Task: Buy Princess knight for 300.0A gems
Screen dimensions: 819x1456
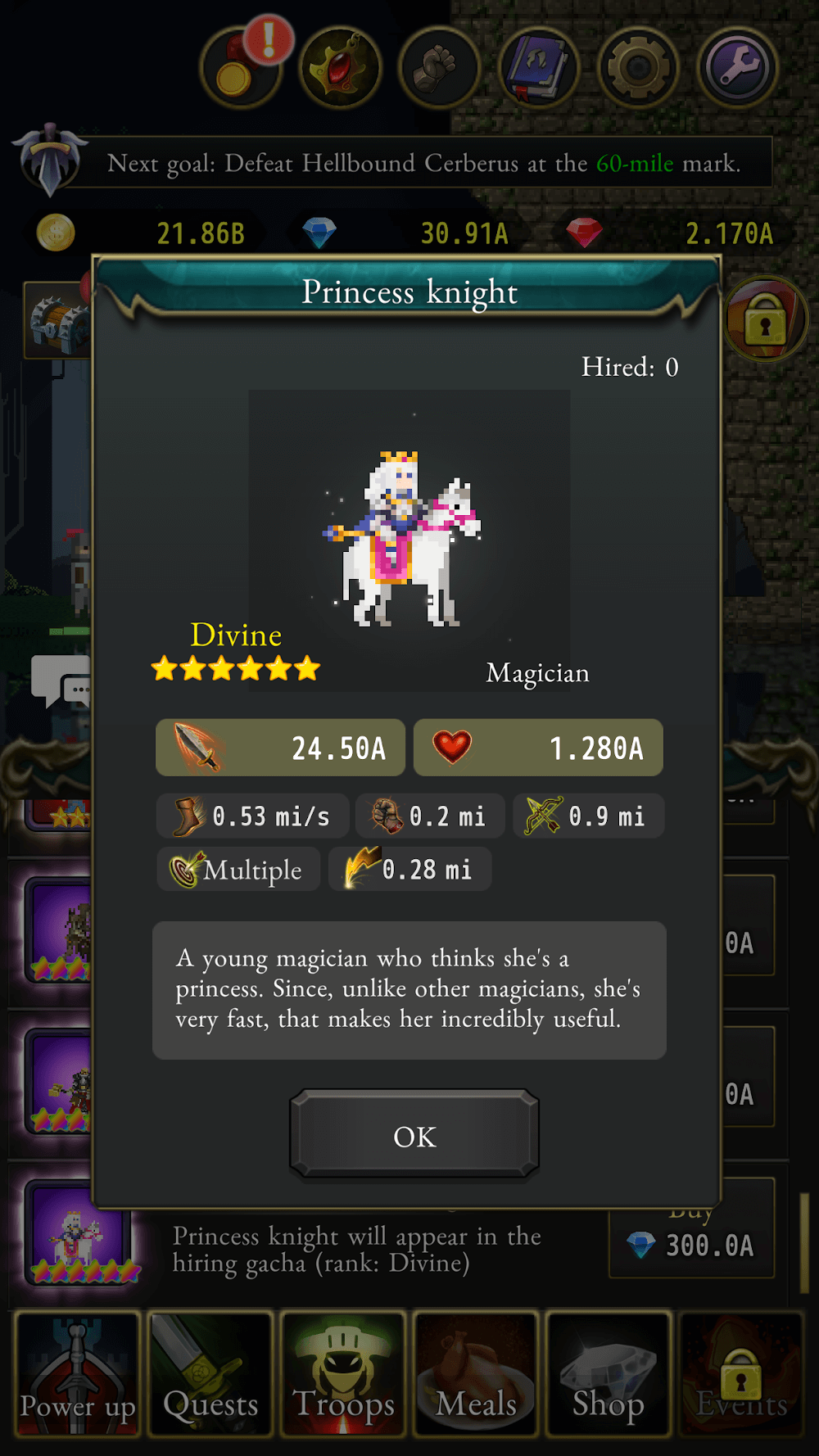Action: 692,1244
